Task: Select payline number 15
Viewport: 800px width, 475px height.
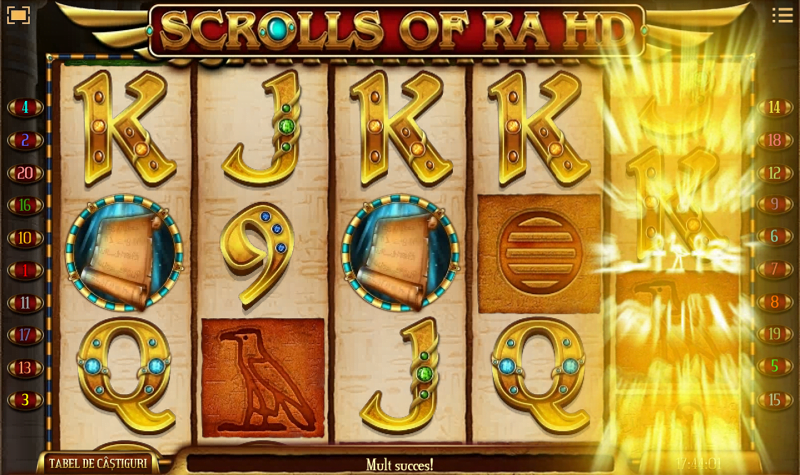Action: pyautogui.click(x=774, y=400)
